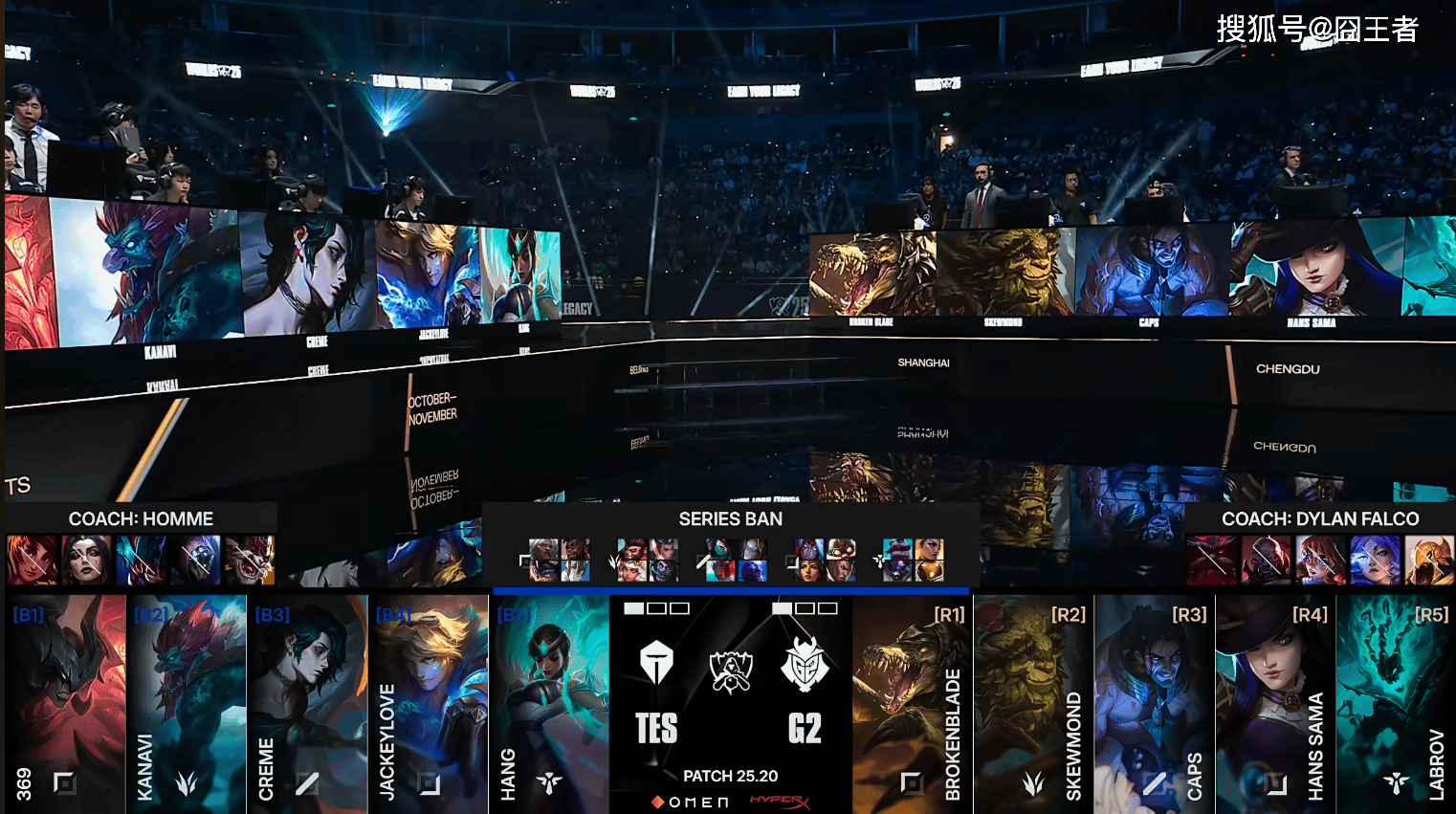Select the glasses-wearing Aurora ban icon

tap(1320, 561)
